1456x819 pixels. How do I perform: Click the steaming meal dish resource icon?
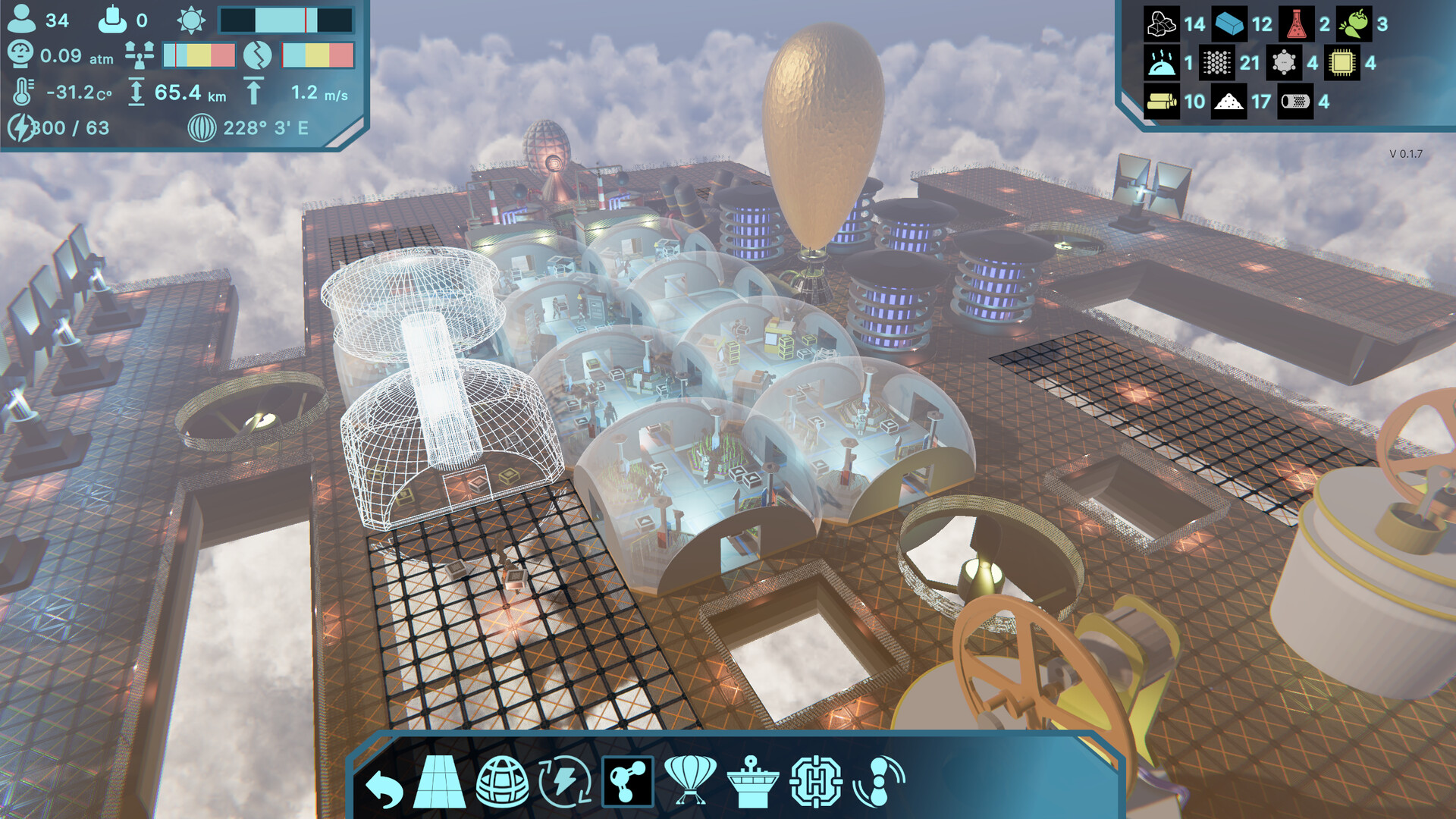(x=1161, y=63)
